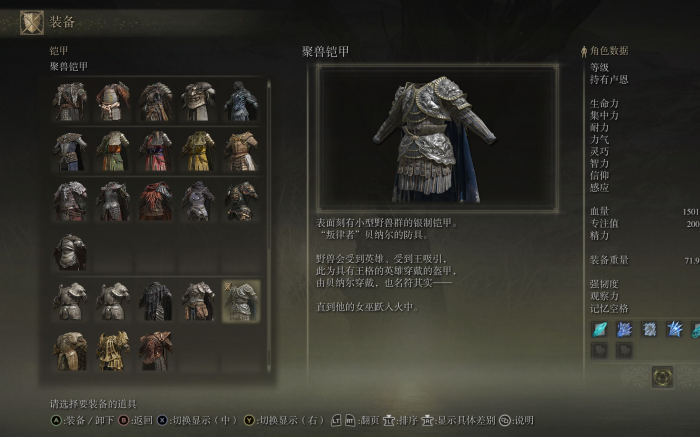Pick the yellow robed armor
This screenshot has width=700, height=437.
point(198,151)
